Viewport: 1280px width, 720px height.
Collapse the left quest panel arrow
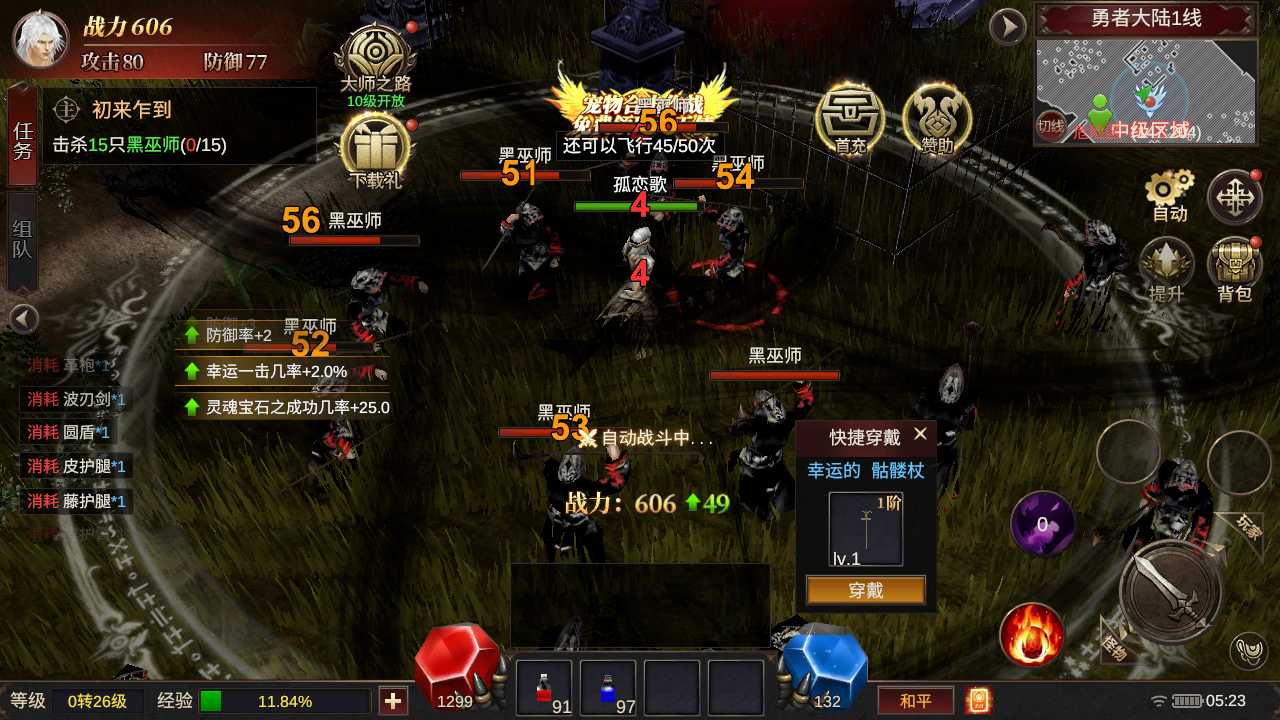point(22,318)
